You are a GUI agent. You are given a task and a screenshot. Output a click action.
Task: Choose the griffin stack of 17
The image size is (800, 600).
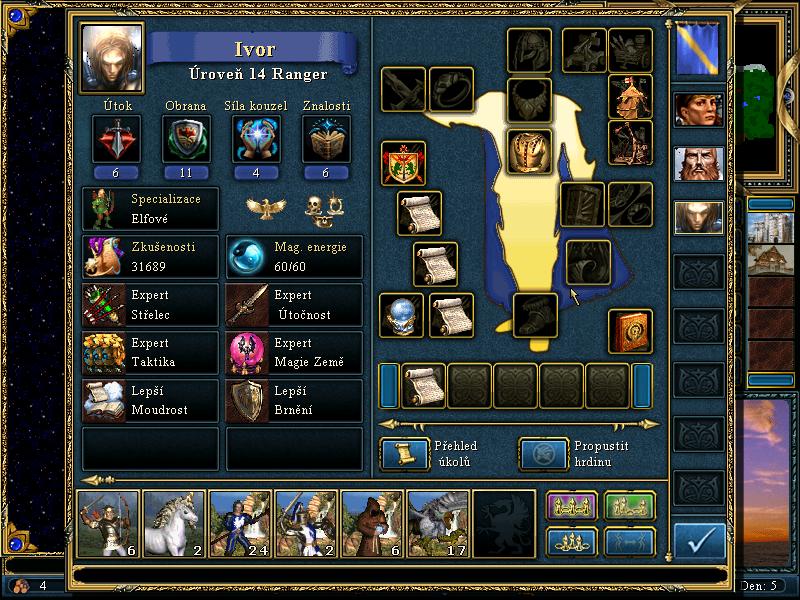(436, 523)
